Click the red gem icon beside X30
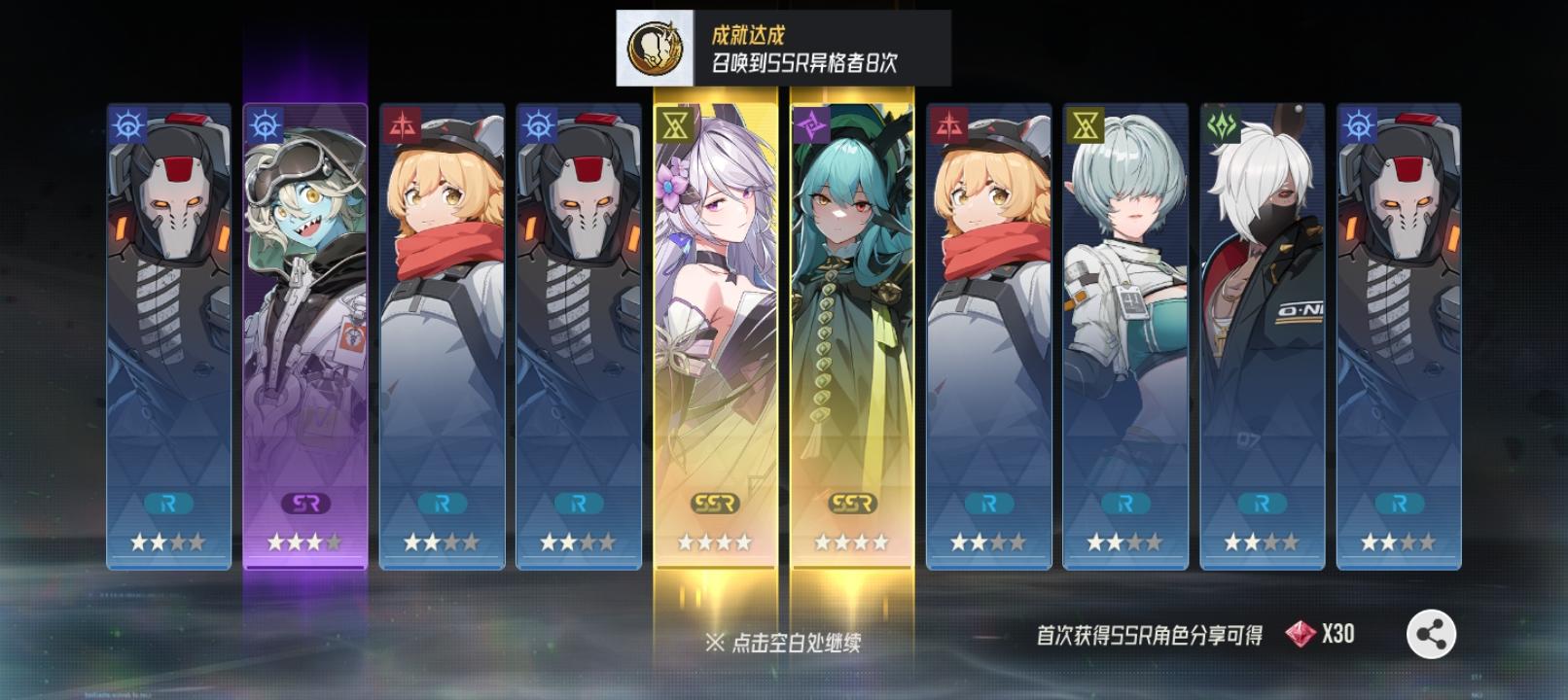The height and width of the screenshot is (700, 1568). click(1301, 633)
